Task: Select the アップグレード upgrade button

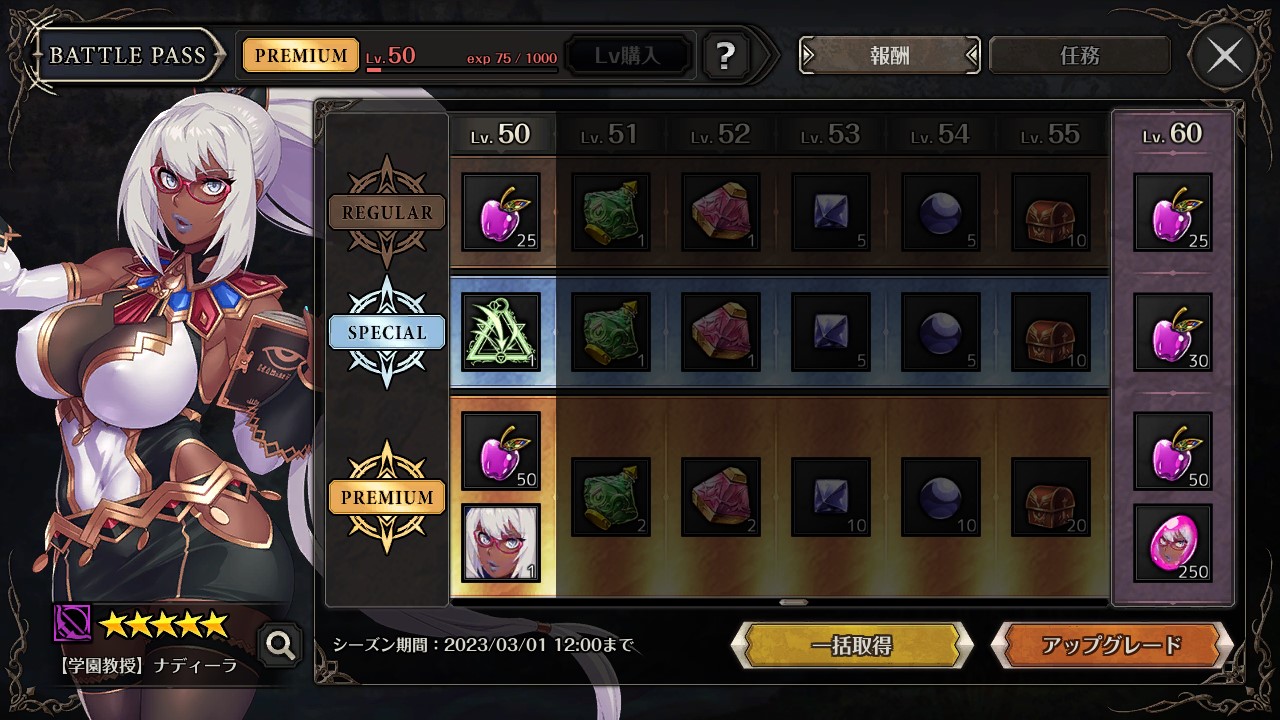Action: click(x=1111, y=645)
